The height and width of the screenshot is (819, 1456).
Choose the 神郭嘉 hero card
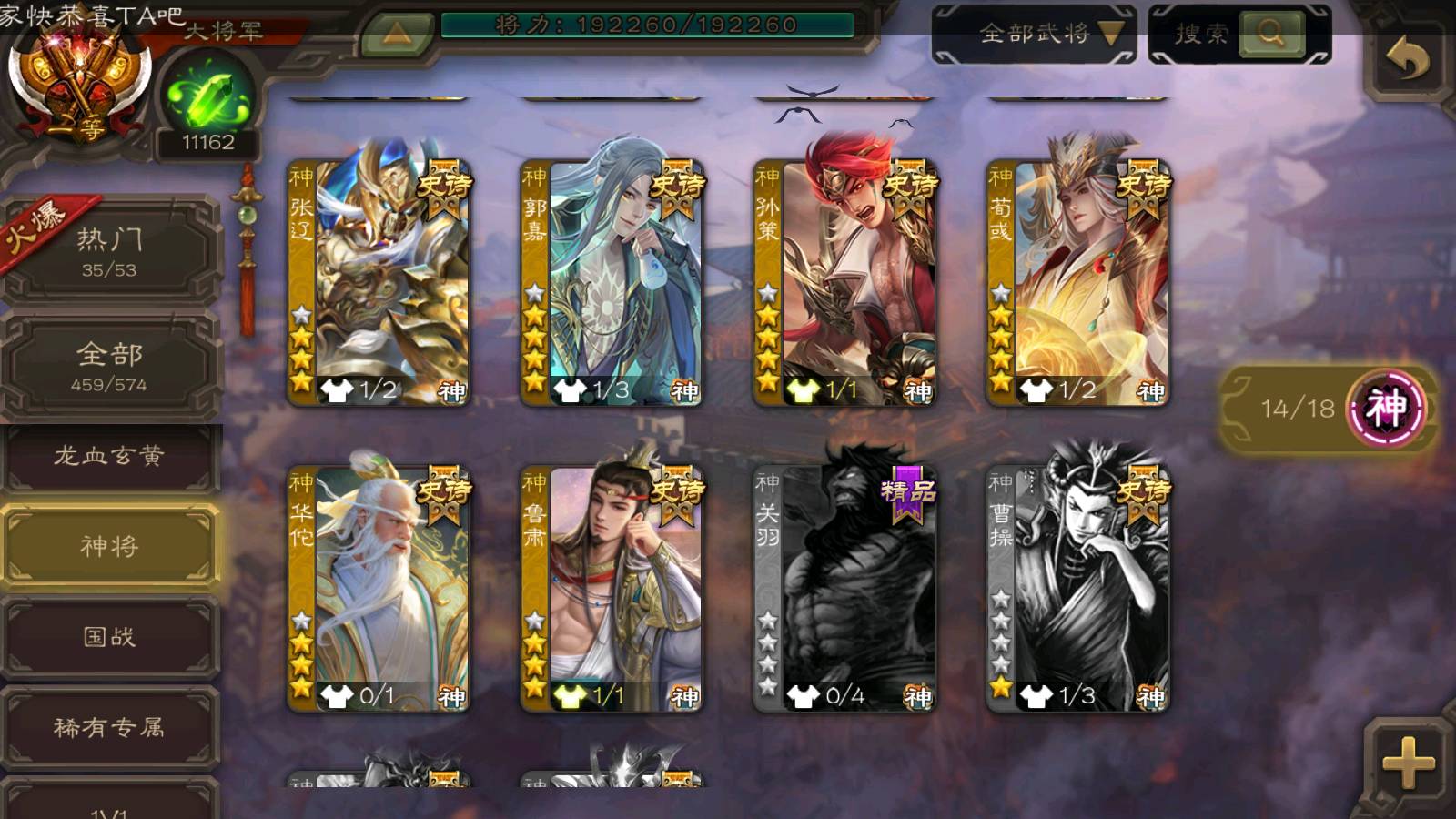(x=612, y=282)
